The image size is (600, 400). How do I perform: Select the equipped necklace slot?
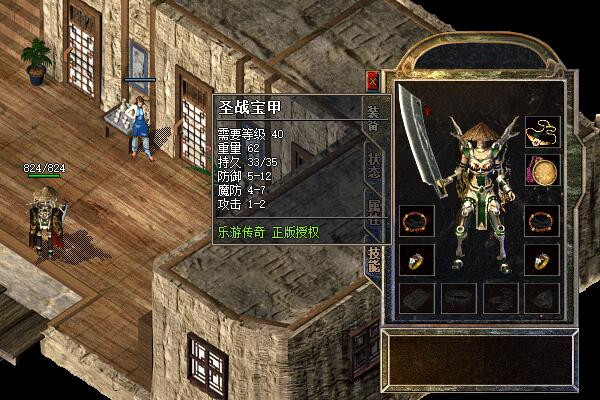tap(540, 133)
